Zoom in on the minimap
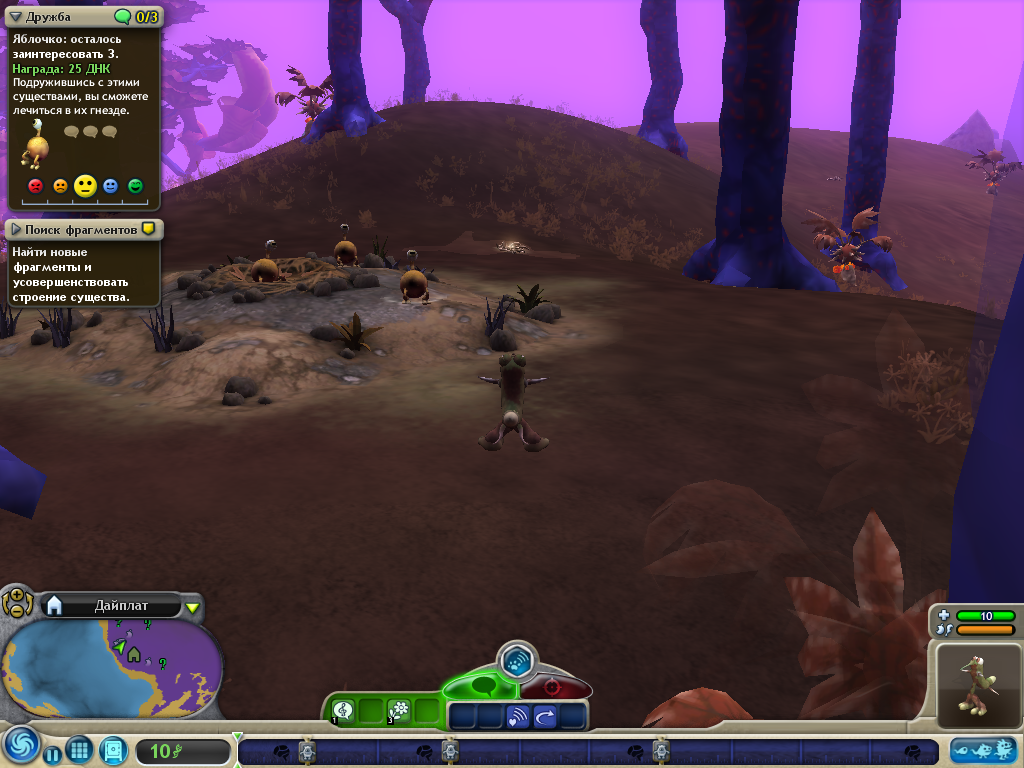1024x768 pixels. point(16,595)
